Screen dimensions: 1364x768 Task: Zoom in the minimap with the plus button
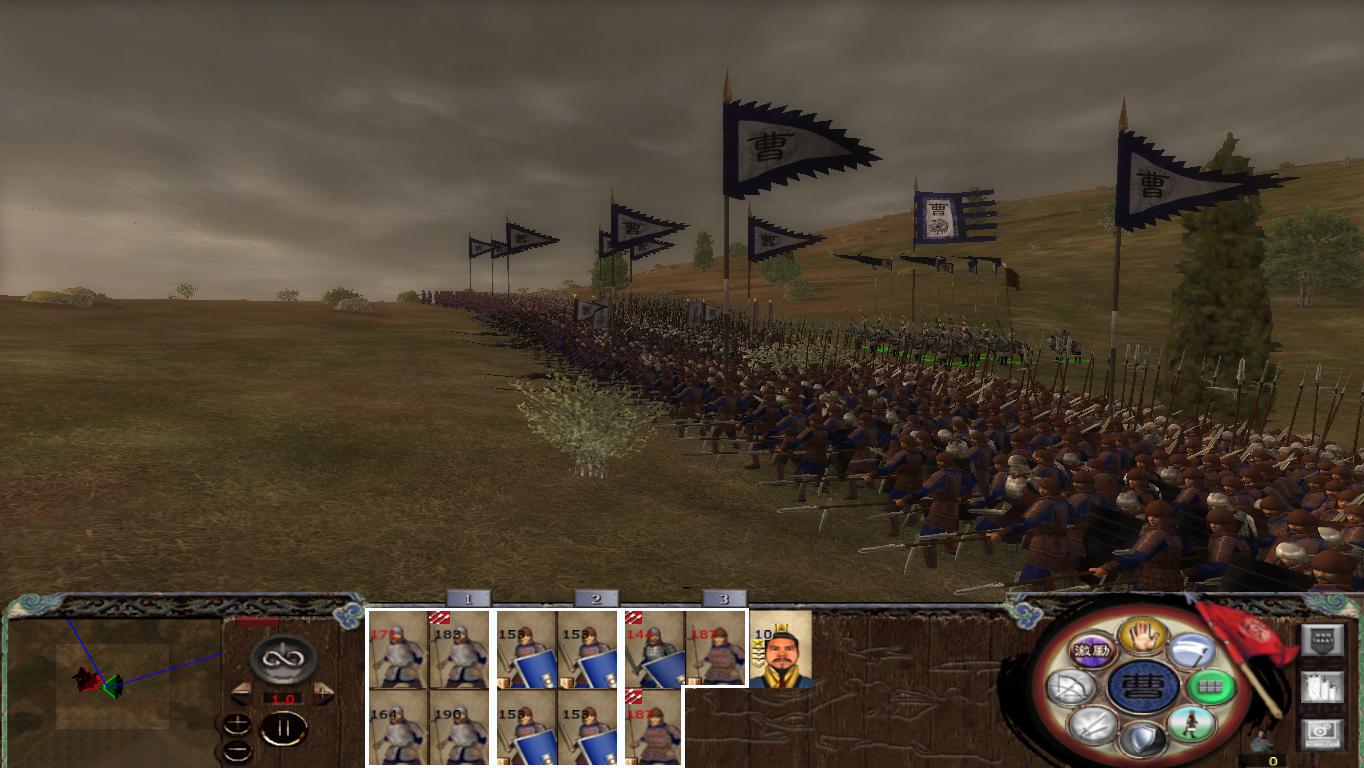237,724
